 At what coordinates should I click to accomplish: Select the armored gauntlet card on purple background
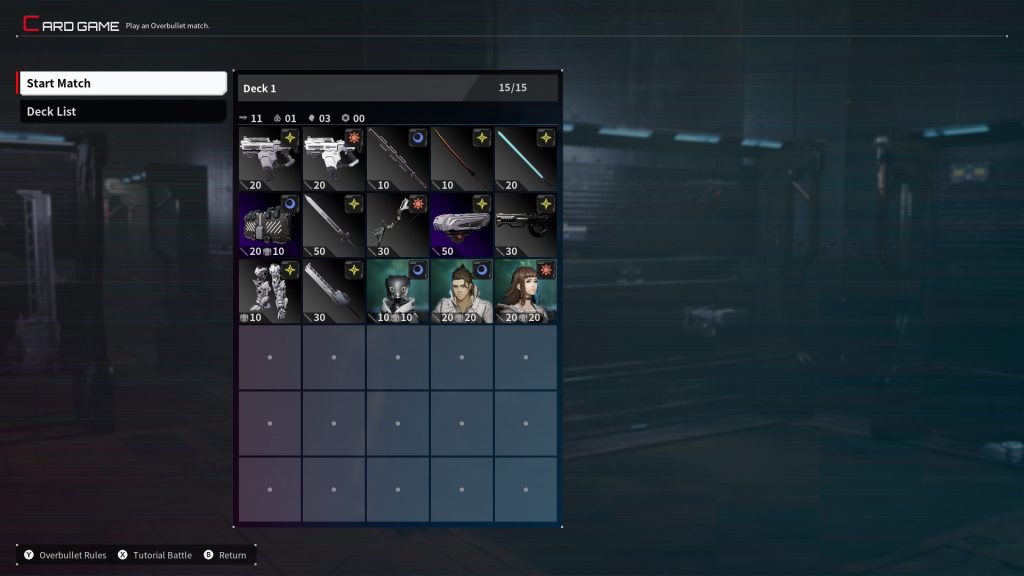[x=270, y=225]
